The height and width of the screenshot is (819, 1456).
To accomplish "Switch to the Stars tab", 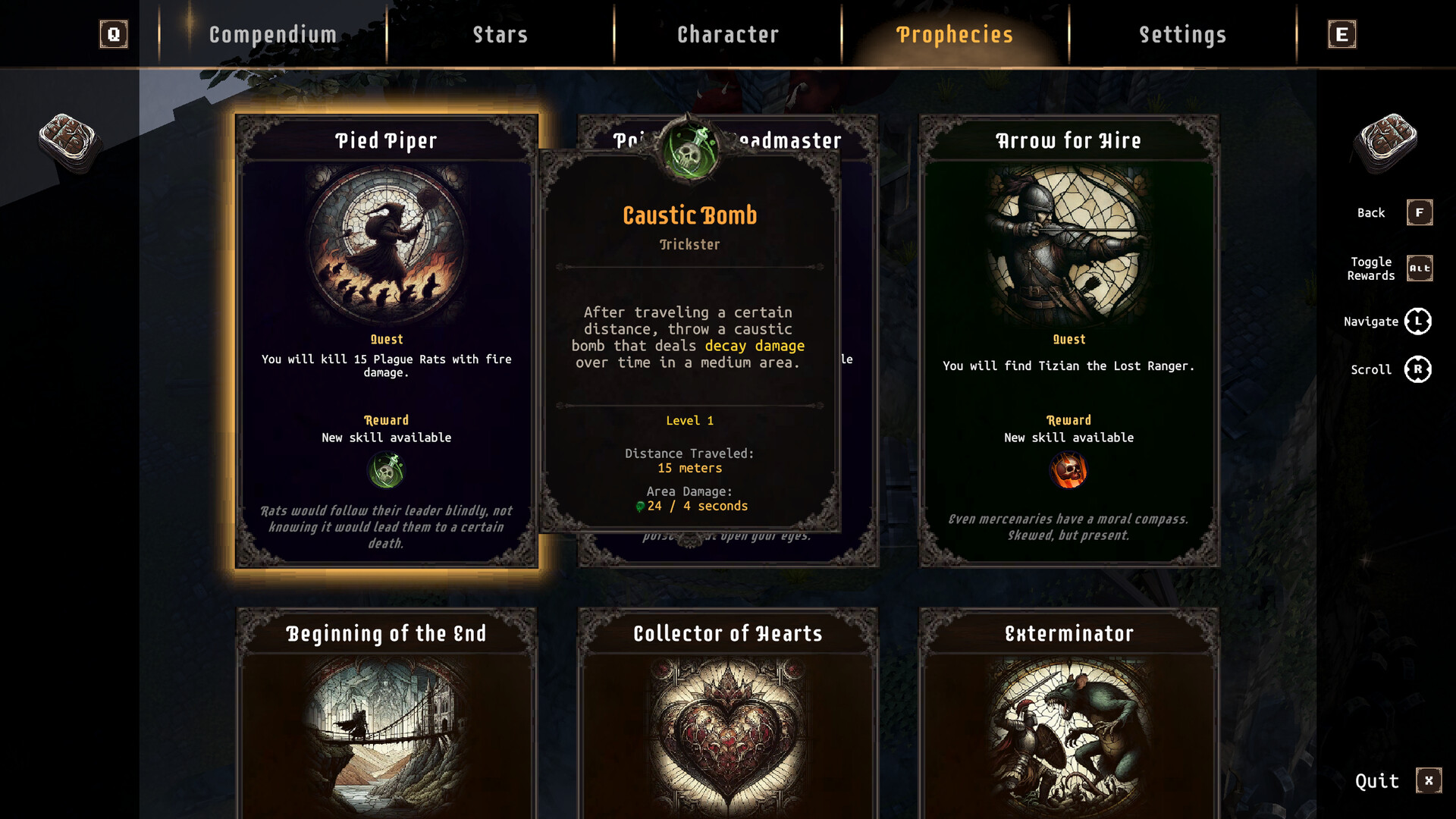I will pos(500,35).
